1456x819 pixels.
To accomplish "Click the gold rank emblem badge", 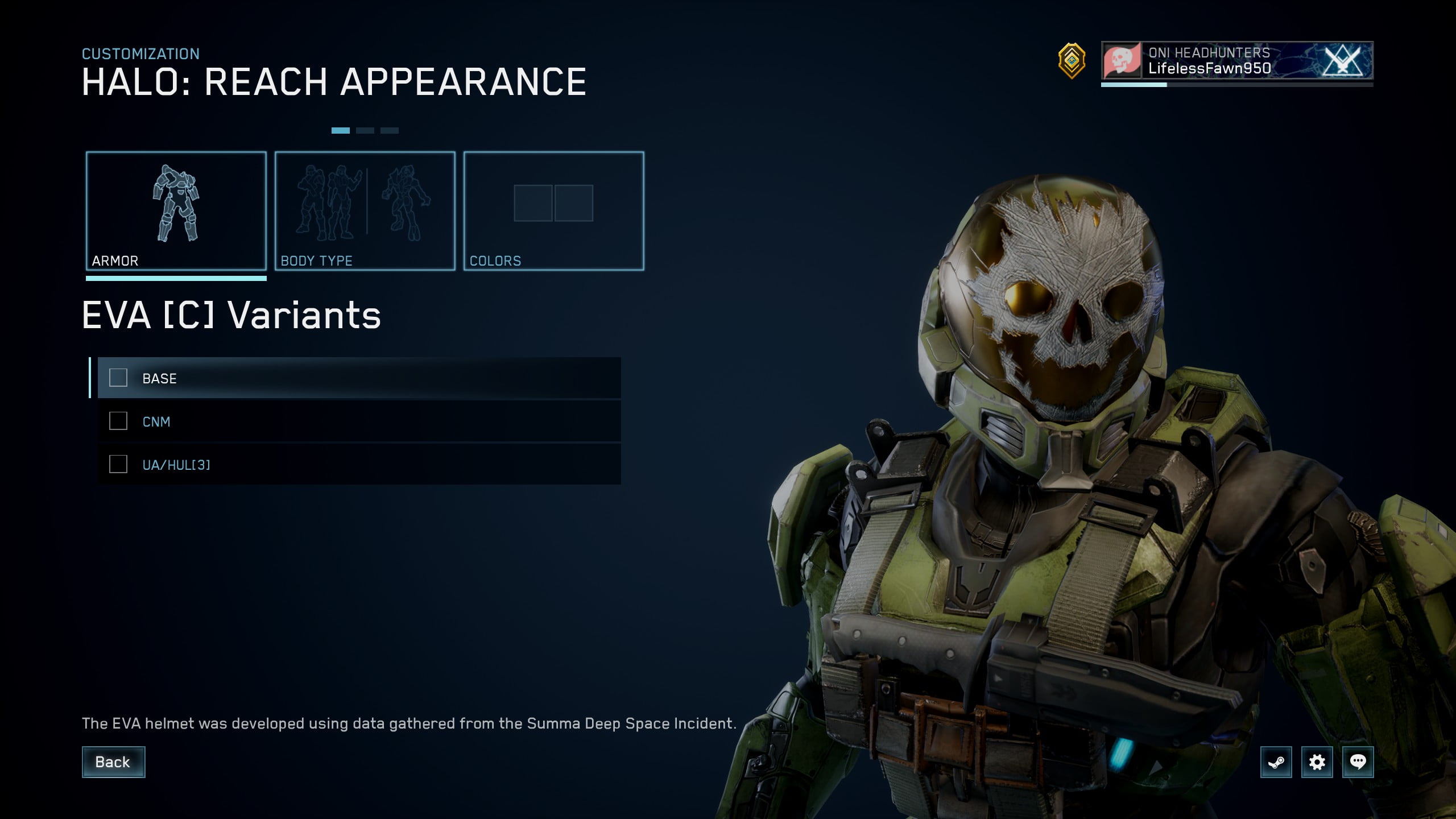I will [x=1072, y=60].
